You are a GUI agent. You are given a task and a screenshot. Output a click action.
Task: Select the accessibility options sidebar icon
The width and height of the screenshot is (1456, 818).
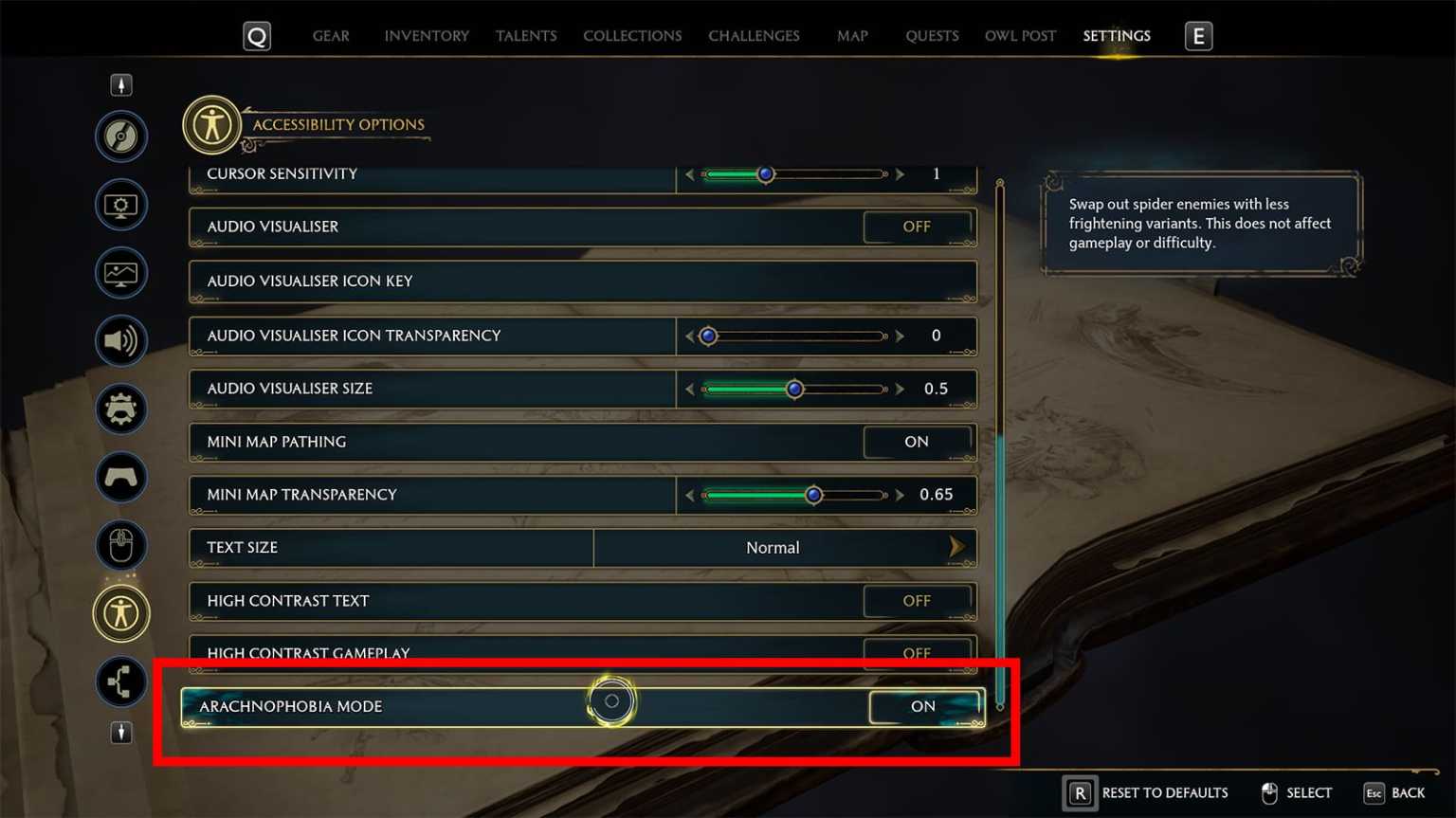[120, 613]
